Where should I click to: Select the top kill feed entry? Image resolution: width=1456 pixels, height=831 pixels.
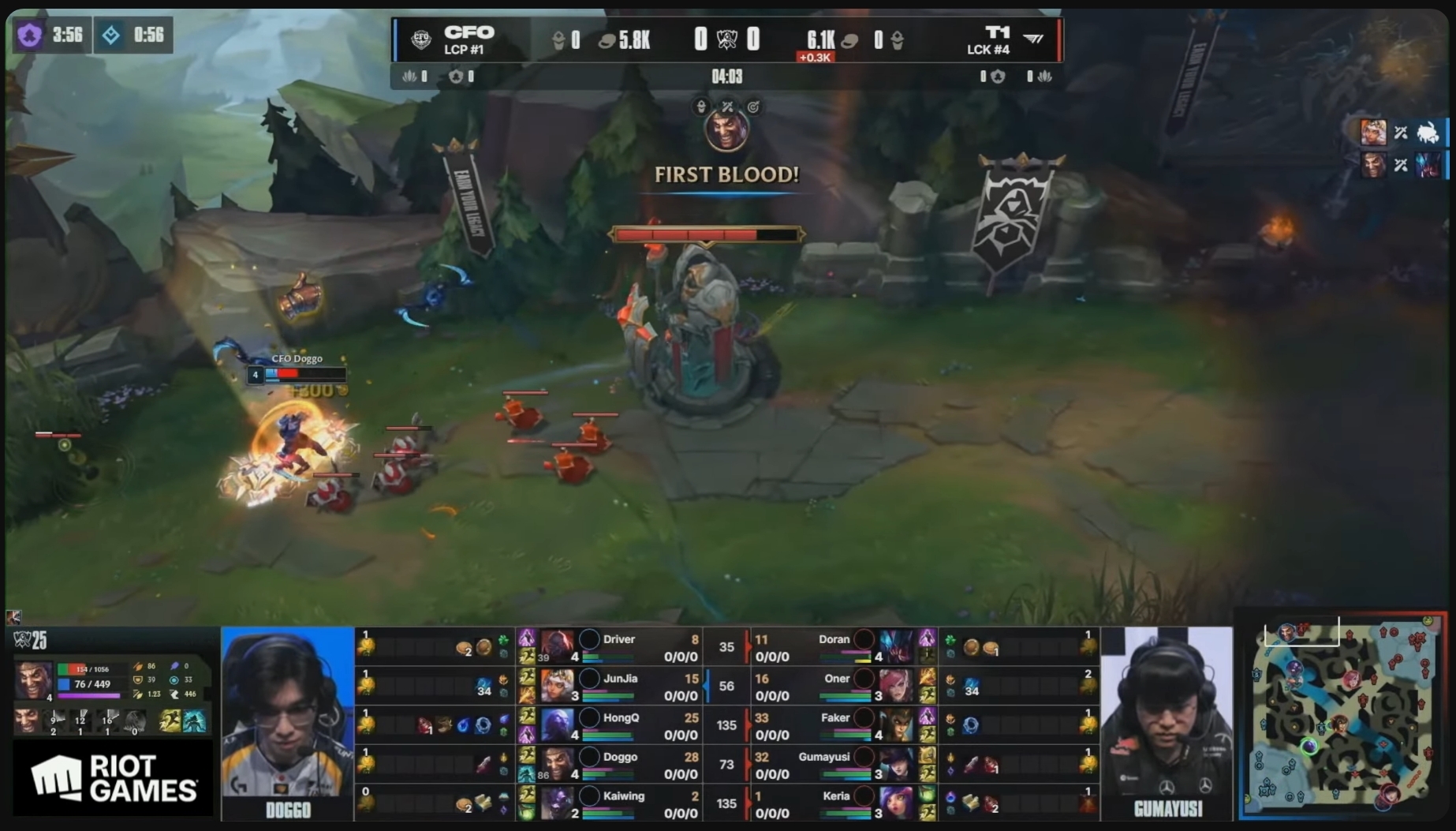tap(1401, 133)
